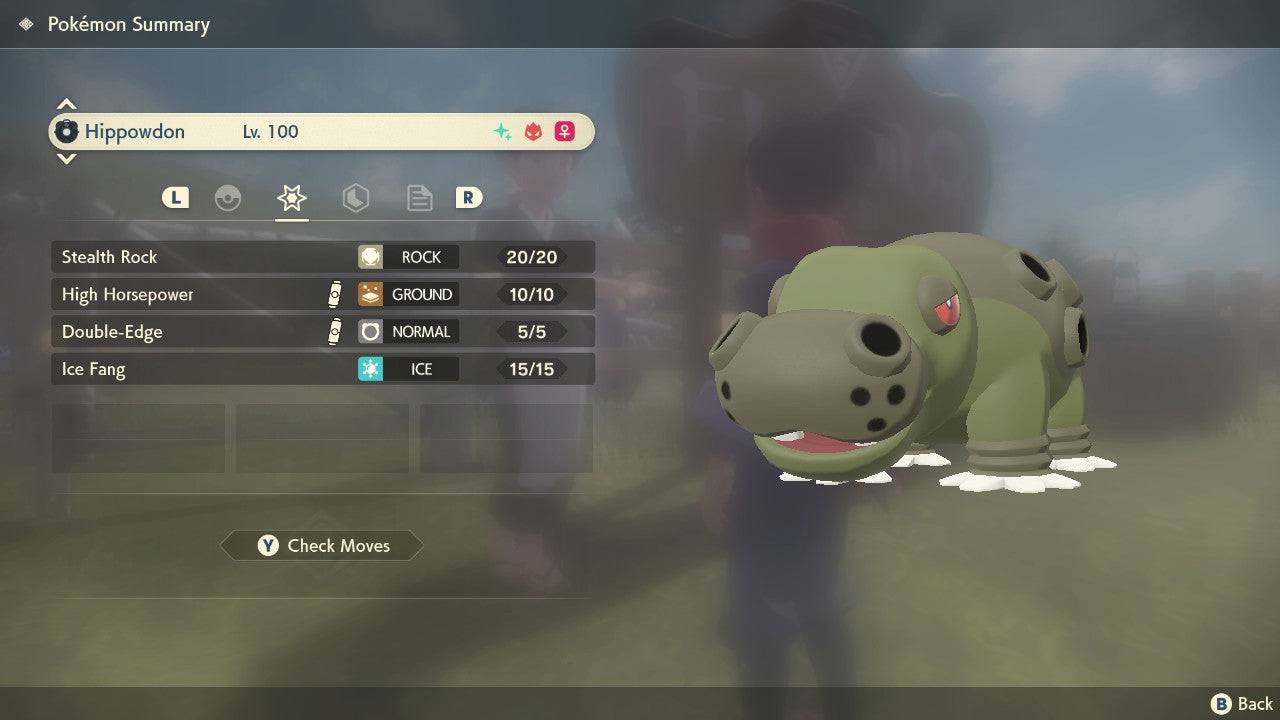Click the Hippowdon name bar

pyautogui.click(x=322, y=132)
